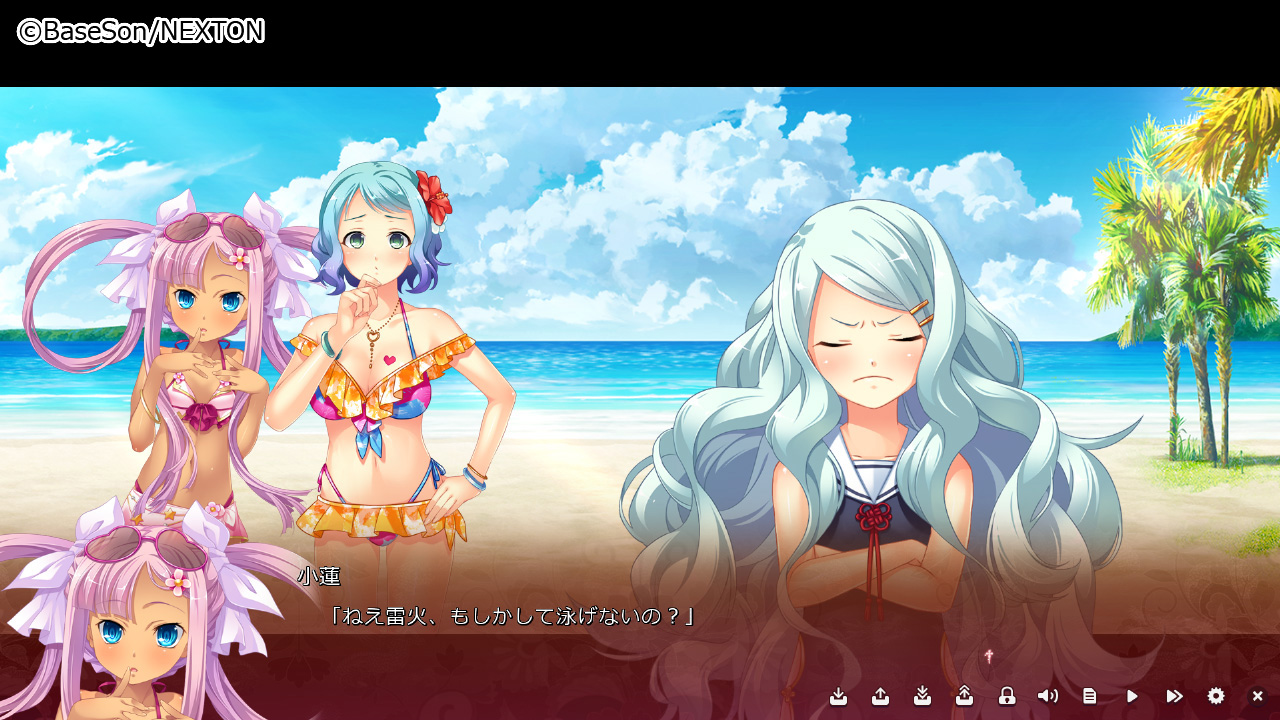1280x720 pixels.
Task: Open settings via the gear icon
Action: click(1216, 696)
